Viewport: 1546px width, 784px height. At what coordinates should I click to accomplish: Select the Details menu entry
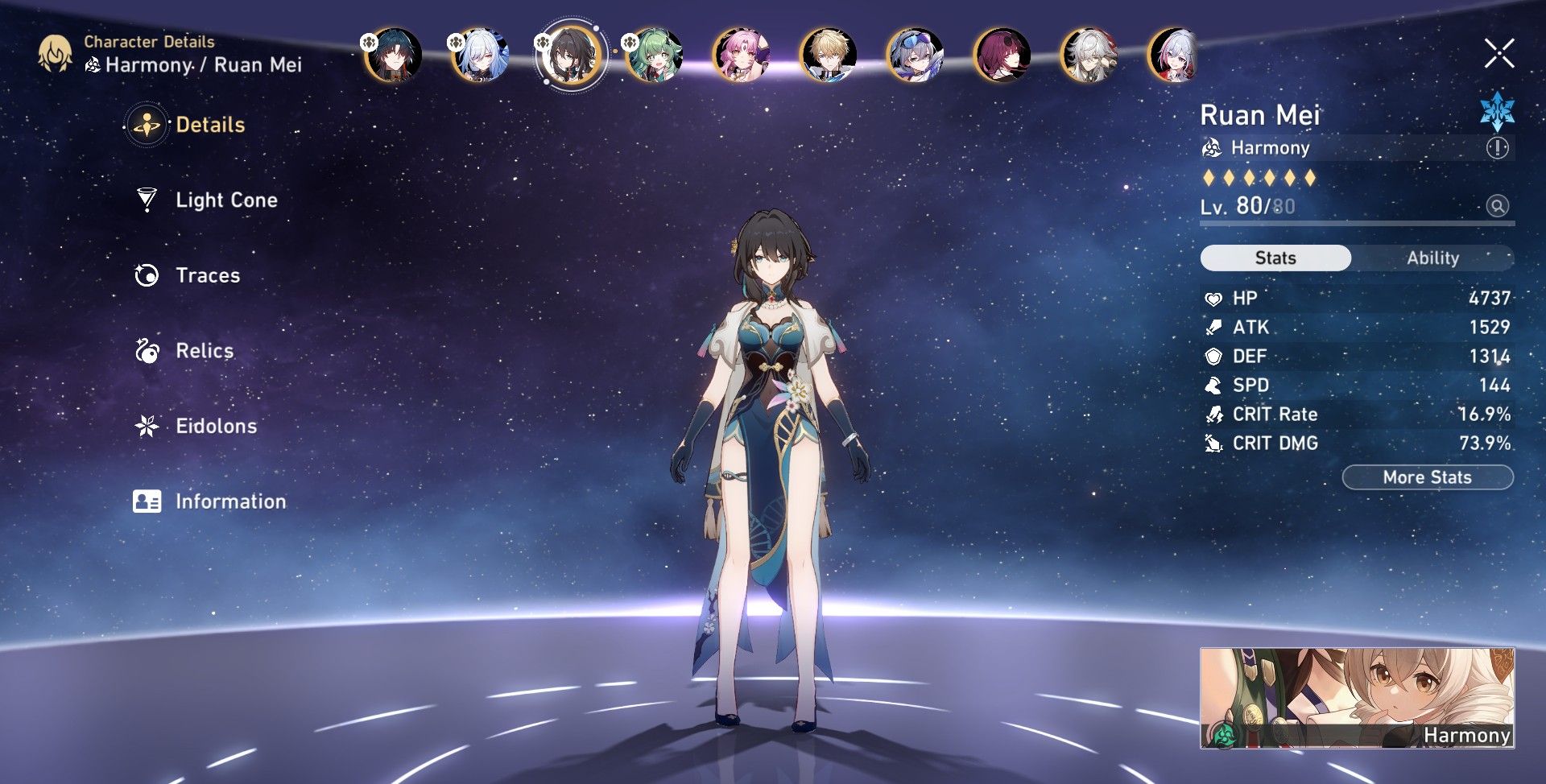coord(209,125)
